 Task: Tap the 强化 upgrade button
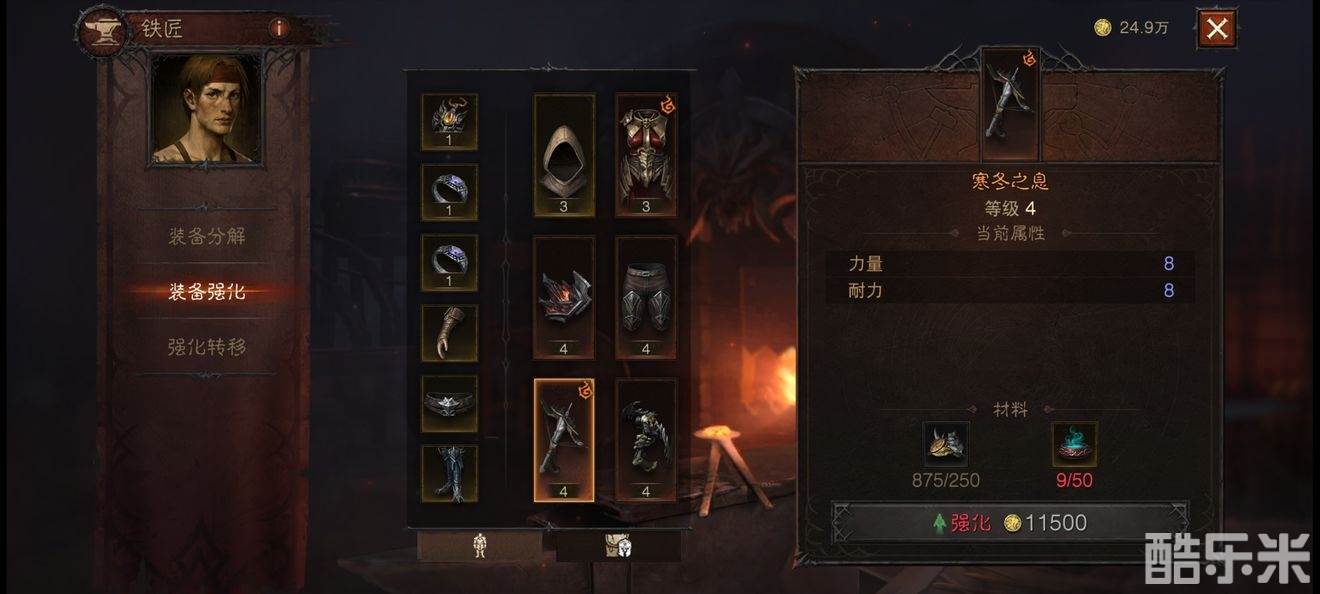click(x=1010, y=523)
